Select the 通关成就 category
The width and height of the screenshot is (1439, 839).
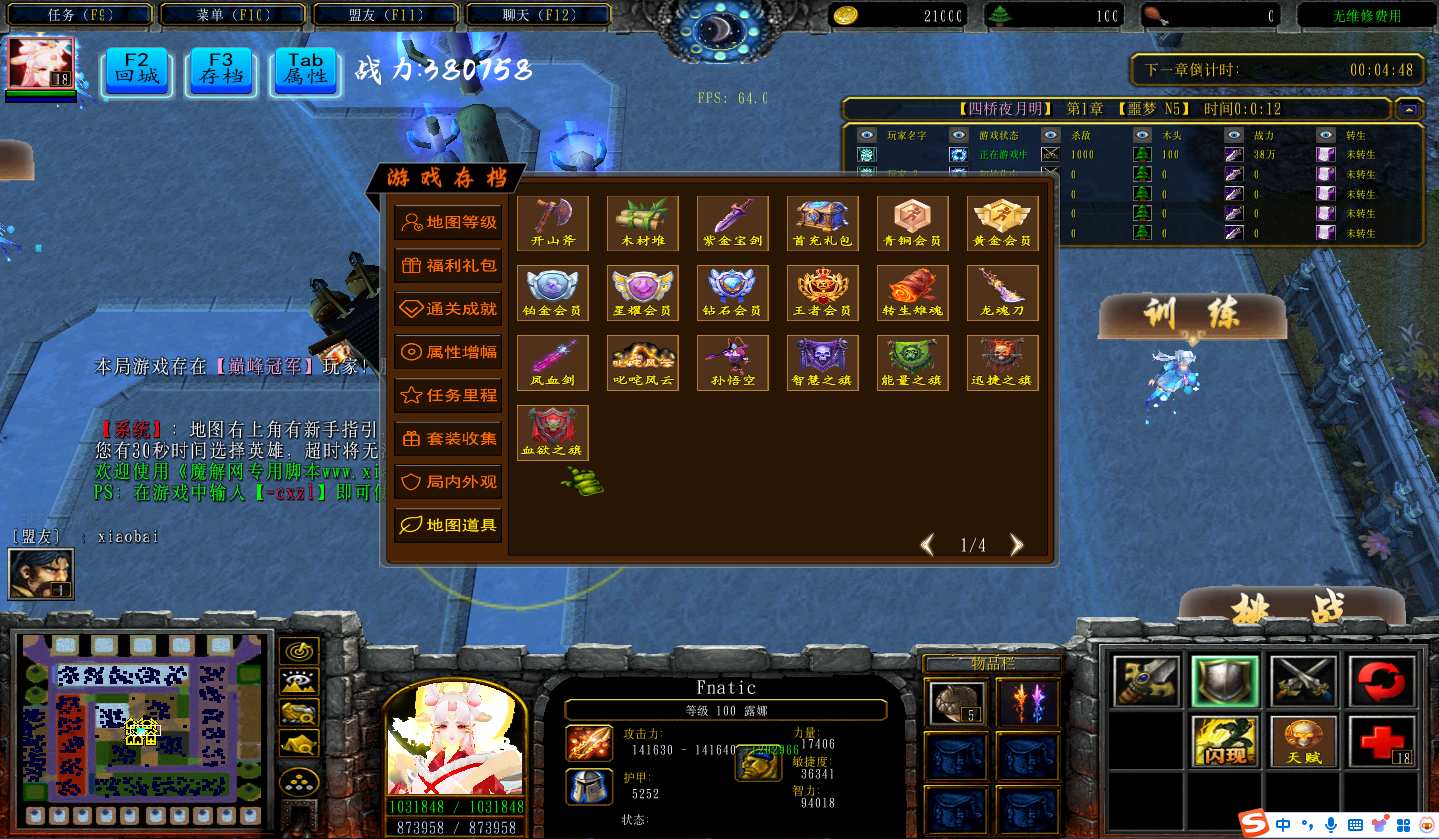point(448,309)
